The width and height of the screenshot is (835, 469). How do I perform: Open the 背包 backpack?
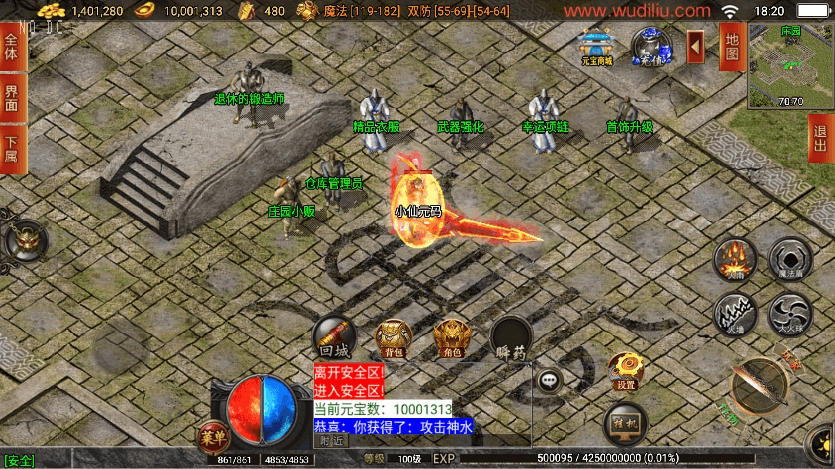point(393,338)
